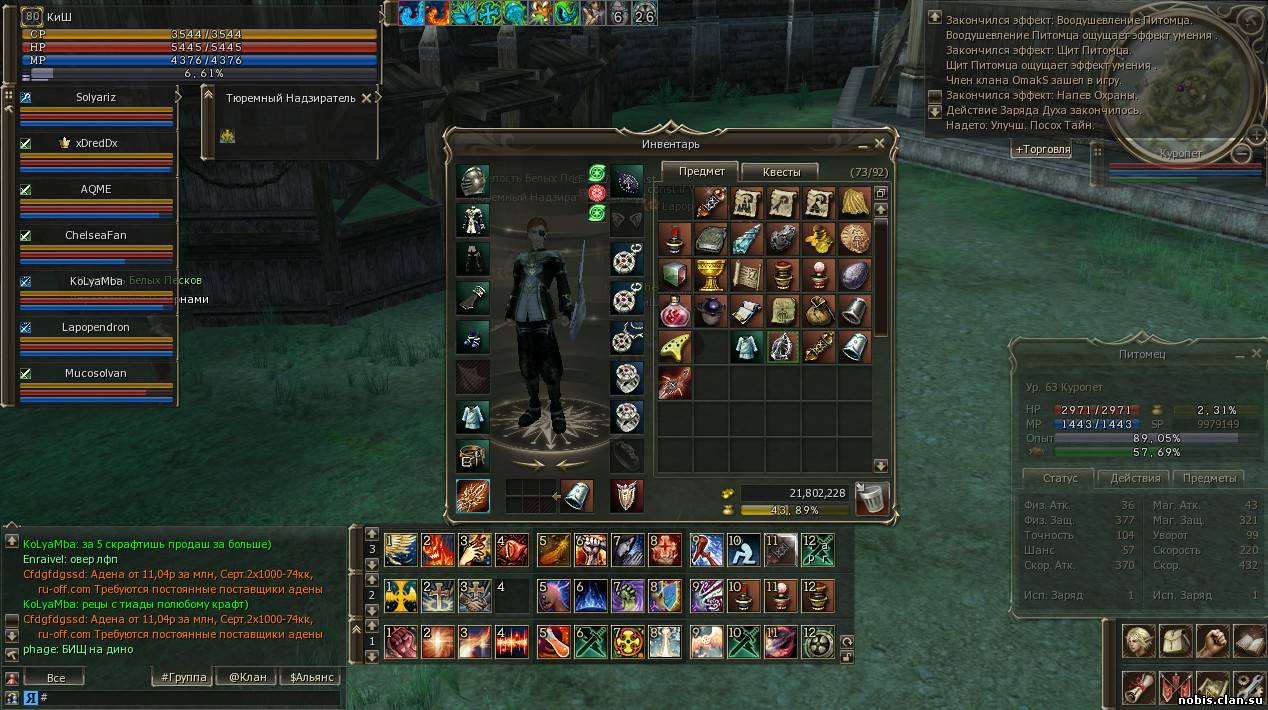The image size is (1268, 710).
Task: Select party member xDredDx
Action: point(96,144)
